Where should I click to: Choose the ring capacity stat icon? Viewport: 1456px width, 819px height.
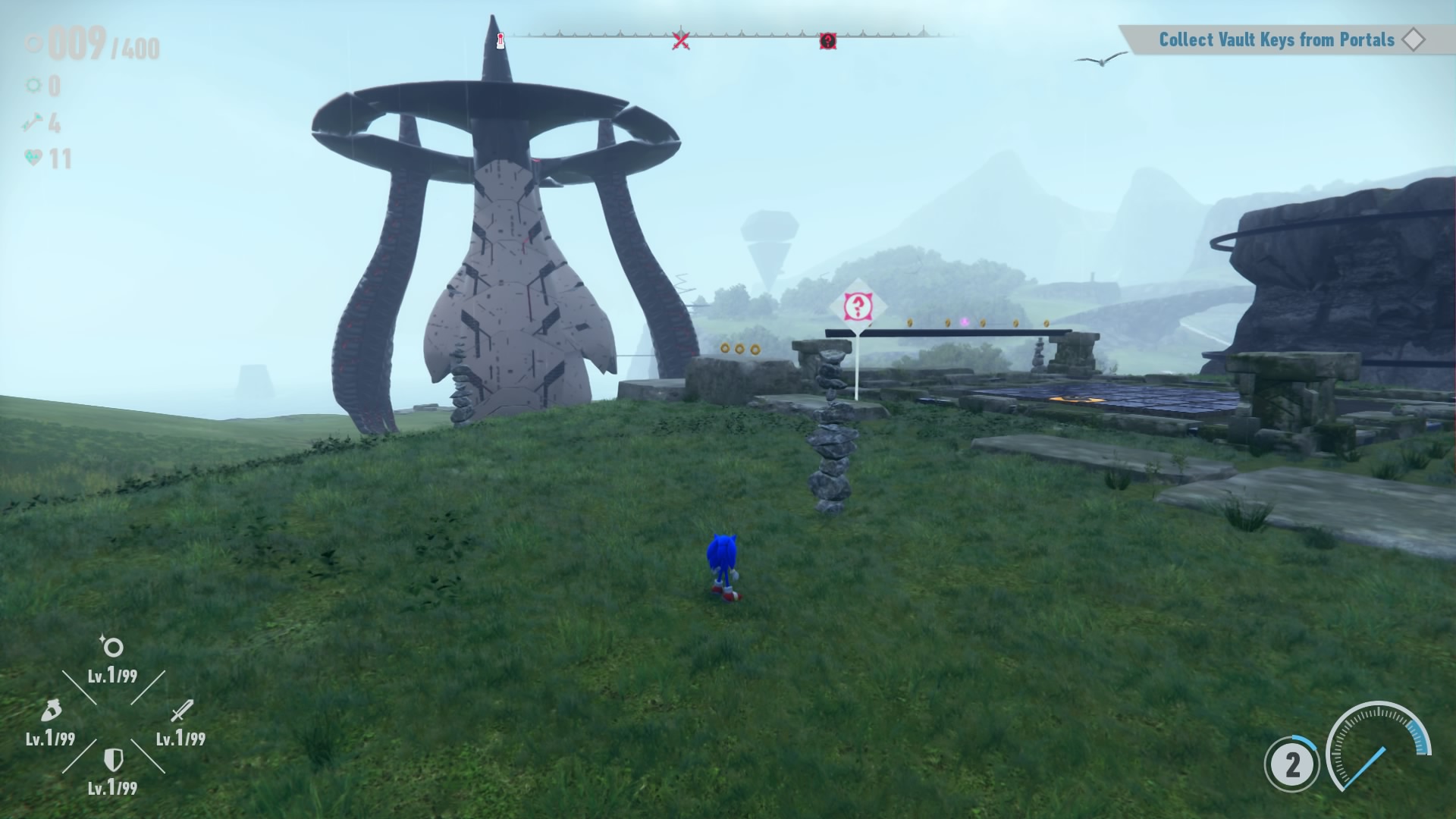point(112,647)
